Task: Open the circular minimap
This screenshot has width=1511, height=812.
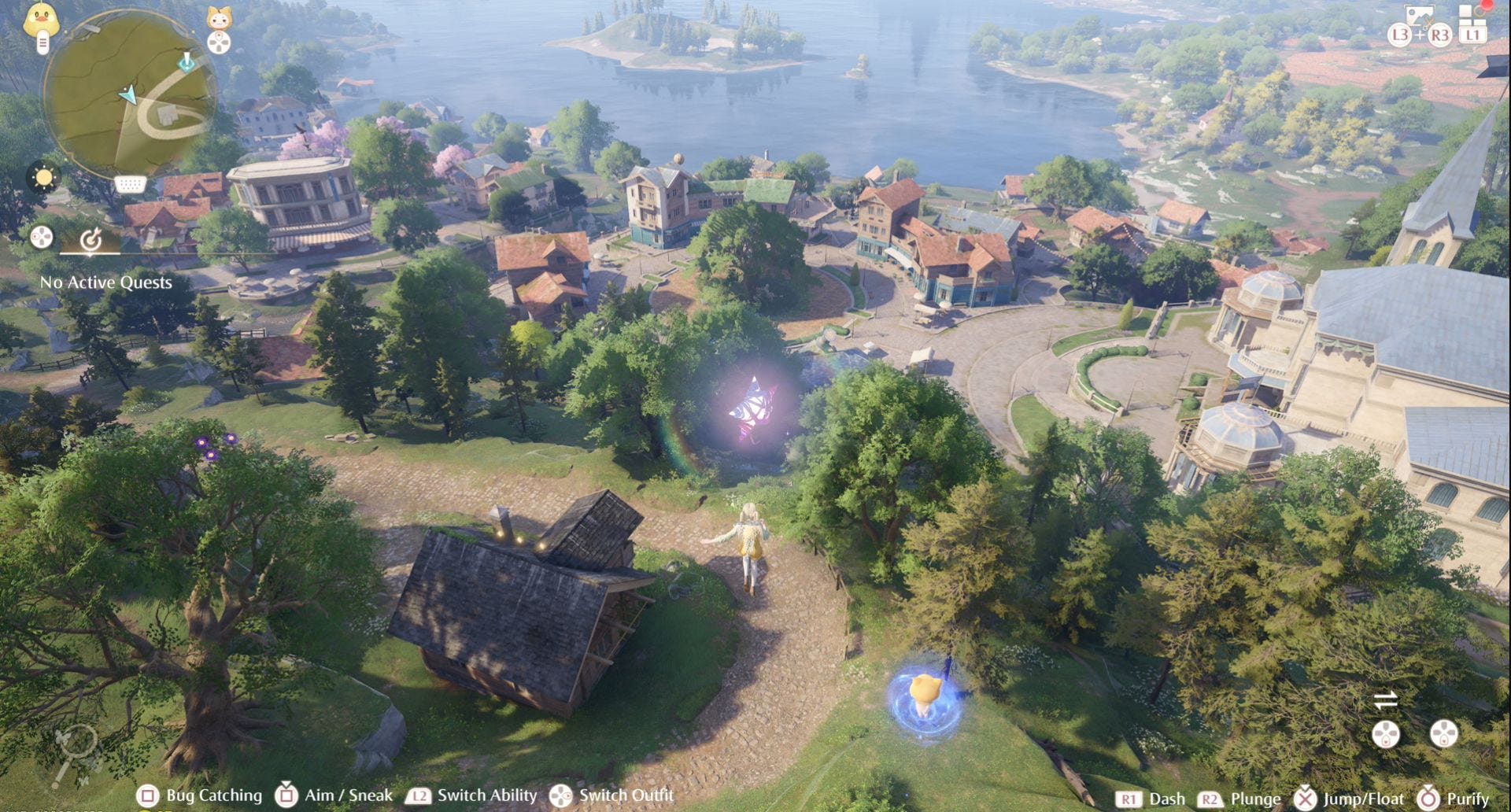Action: [129, 94]
